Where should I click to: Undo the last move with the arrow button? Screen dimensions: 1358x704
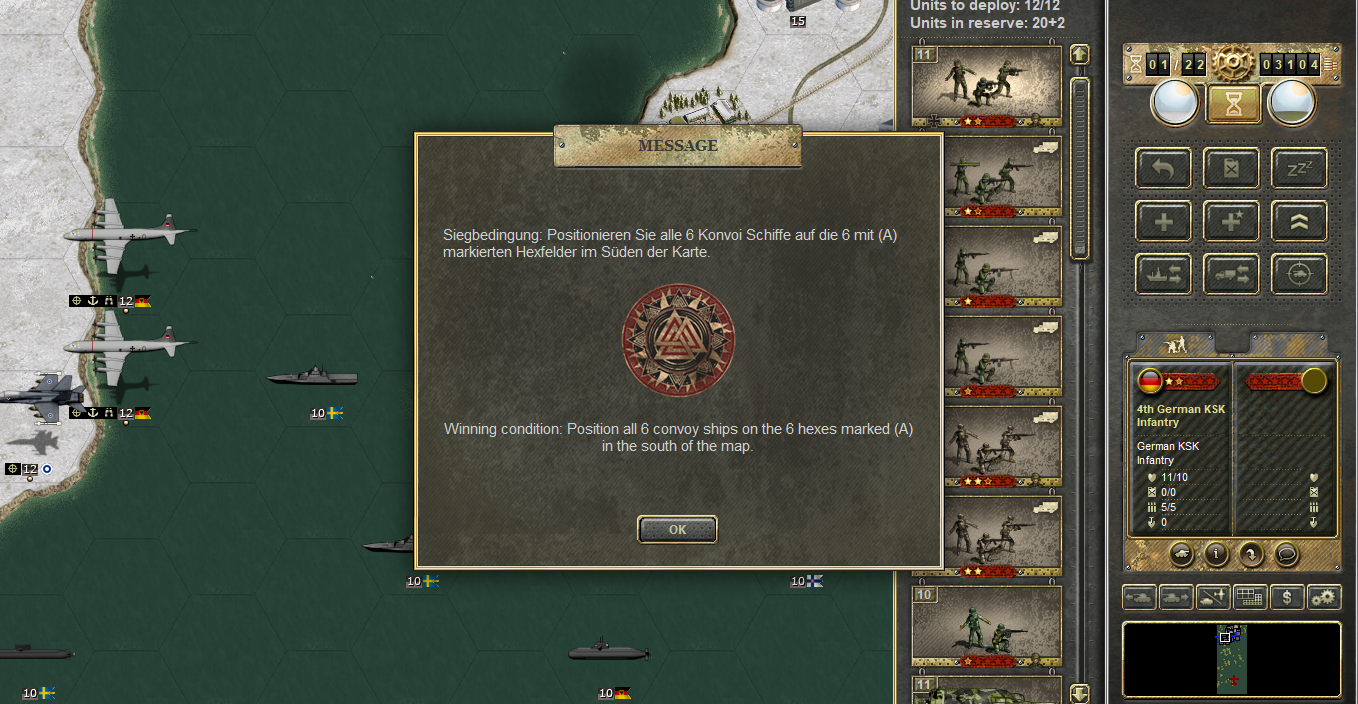click(x=1163, y=168)
